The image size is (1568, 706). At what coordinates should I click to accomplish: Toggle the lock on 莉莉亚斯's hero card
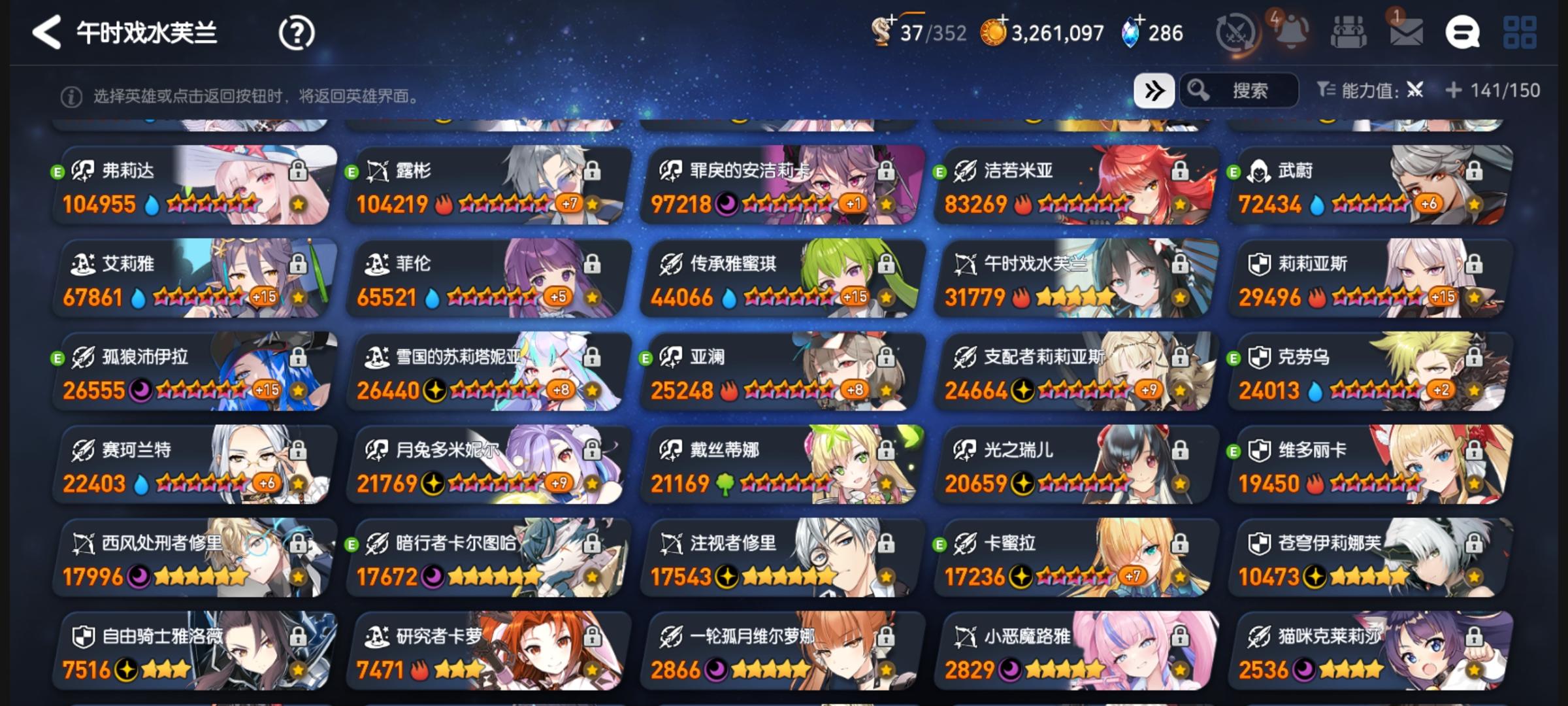1476,264
